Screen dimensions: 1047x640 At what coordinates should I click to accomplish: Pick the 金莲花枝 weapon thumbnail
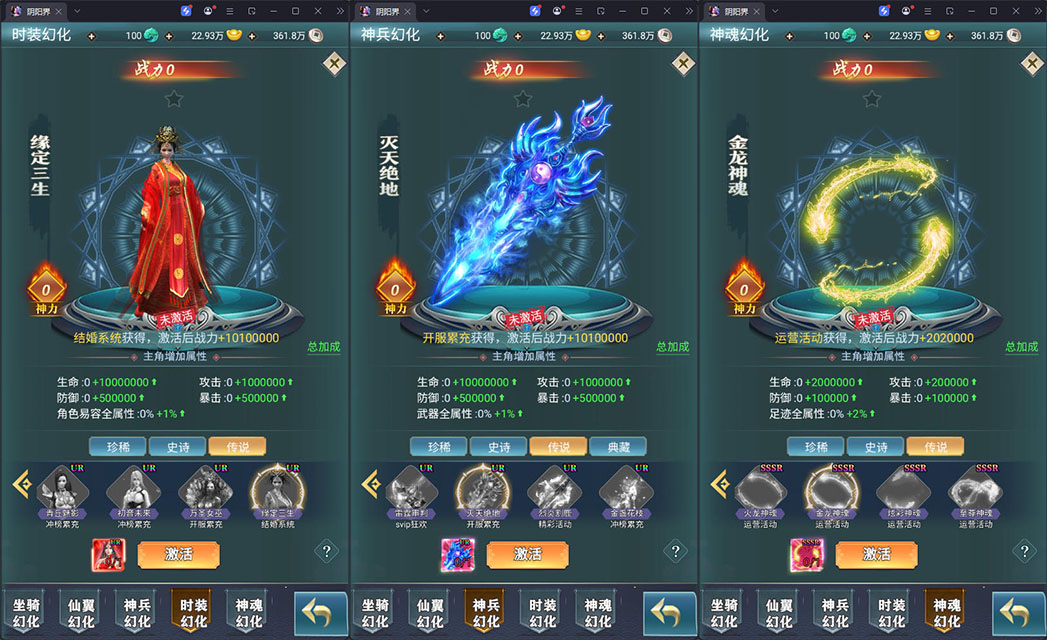tap(624, 492)
